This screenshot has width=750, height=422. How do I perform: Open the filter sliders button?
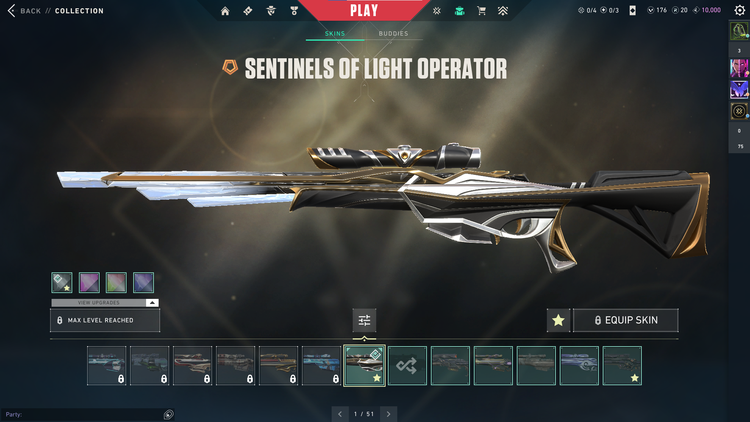click(x=364, y=320)
